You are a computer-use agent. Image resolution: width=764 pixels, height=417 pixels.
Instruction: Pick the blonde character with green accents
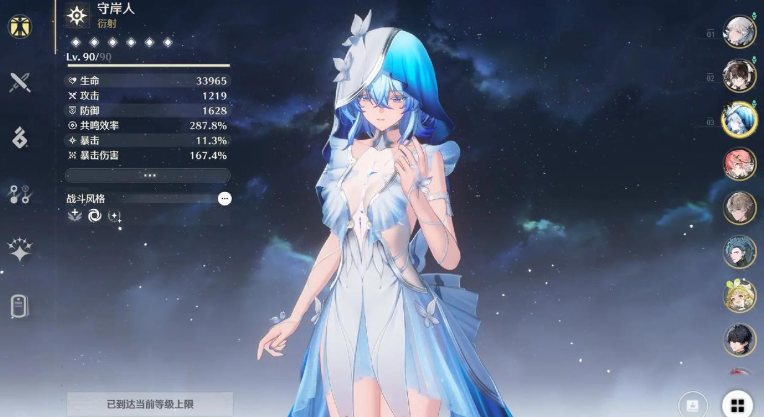tap(739, 295)
